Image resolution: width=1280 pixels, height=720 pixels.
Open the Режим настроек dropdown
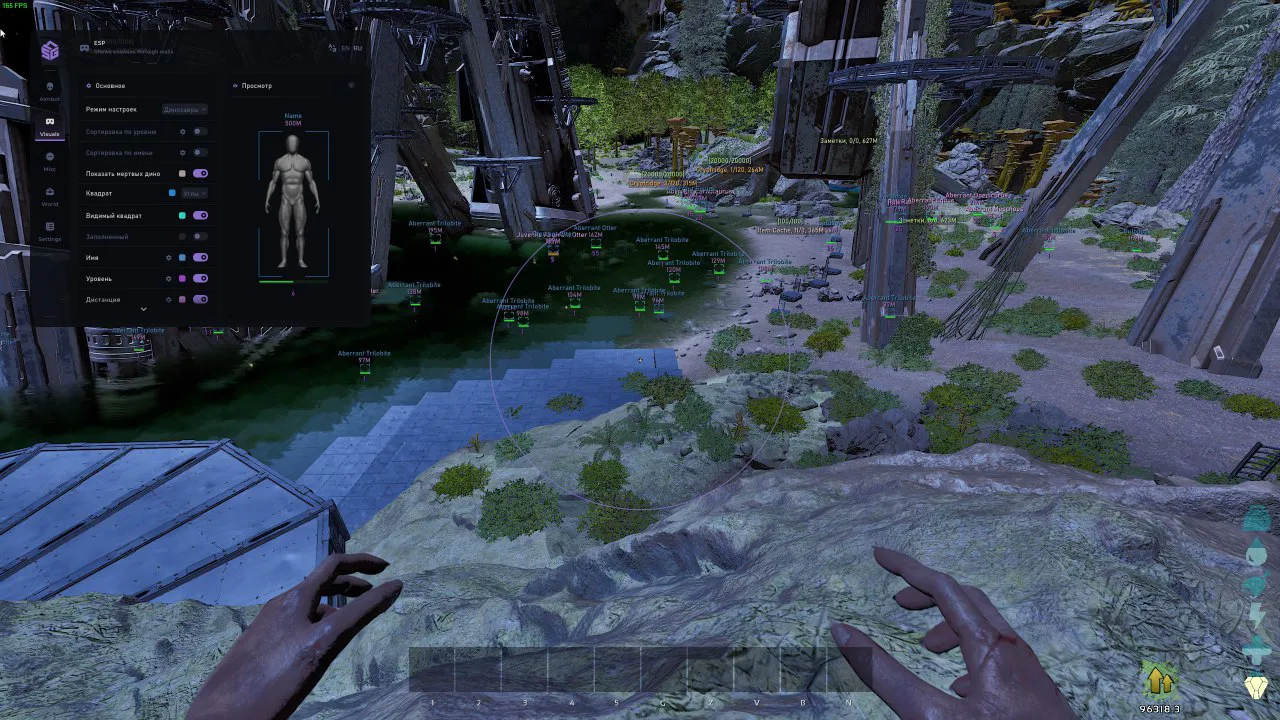(x=185, y=109)
